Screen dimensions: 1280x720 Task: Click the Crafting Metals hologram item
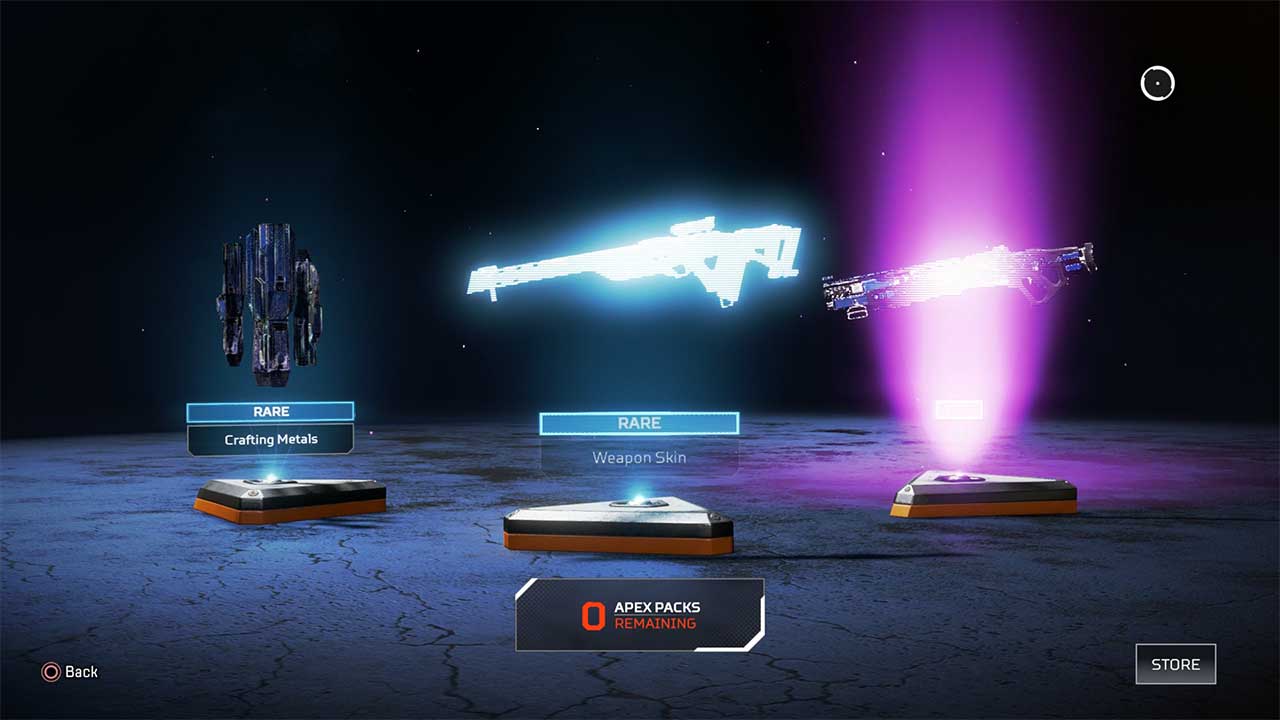pyautogui.click(x=268, y=300)
